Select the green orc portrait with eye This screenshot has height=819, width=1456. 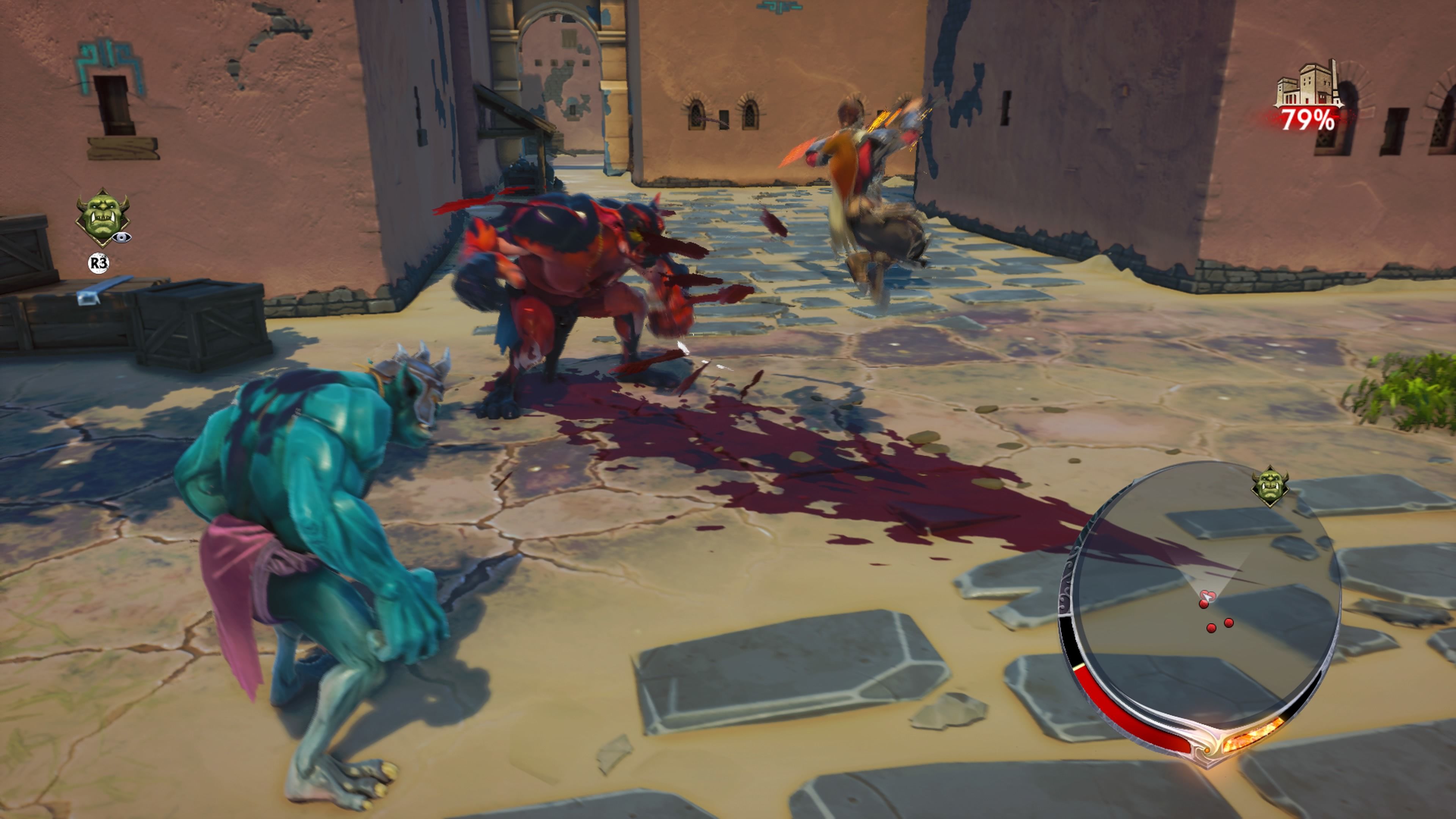point(103,218)
